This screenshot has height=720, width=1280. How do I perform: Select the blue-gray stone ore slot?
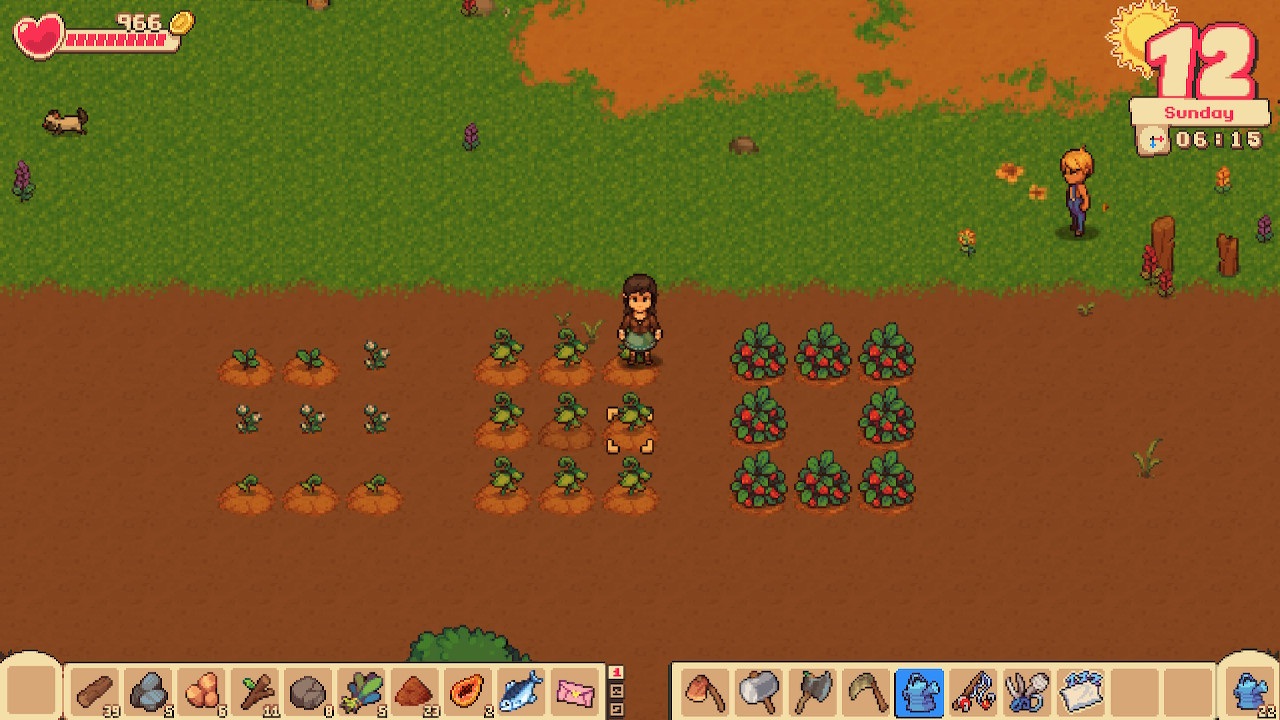(x=148, y=691)
